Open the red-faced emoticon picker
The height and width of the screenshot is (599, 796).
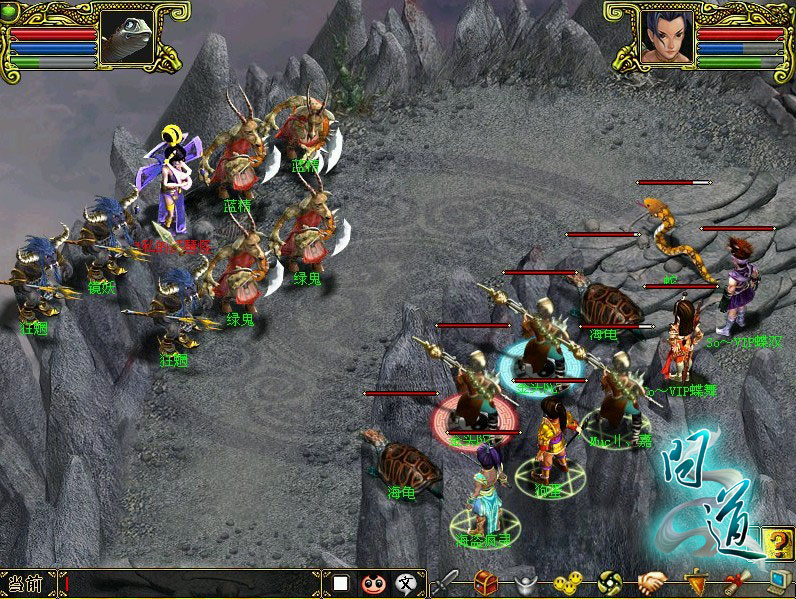[x=372, y=583]
